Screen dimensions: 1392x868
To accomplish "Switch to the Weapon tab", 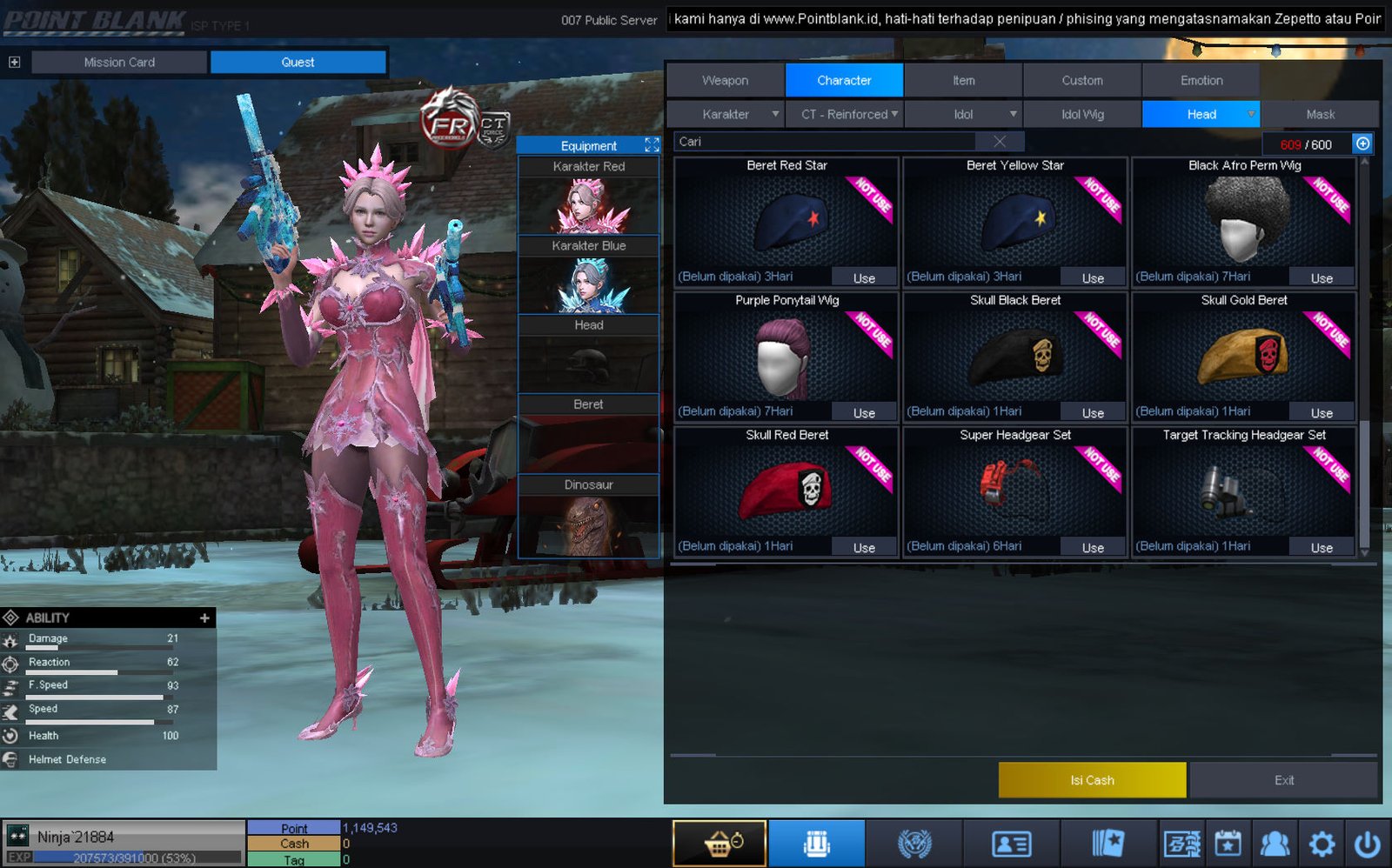I will [725, 80].
